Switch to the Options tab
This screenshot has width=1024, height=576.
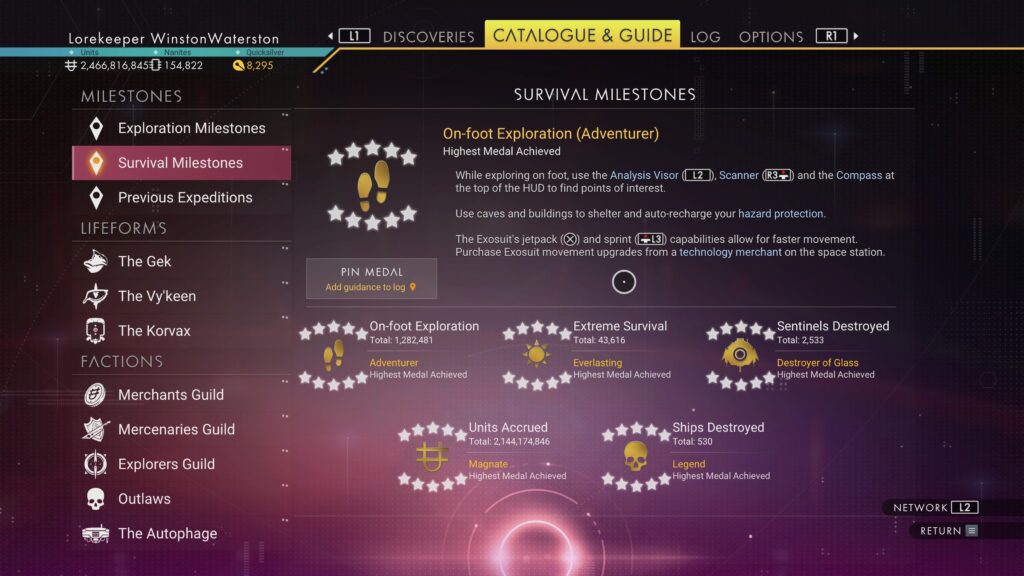tap(770, 37)
